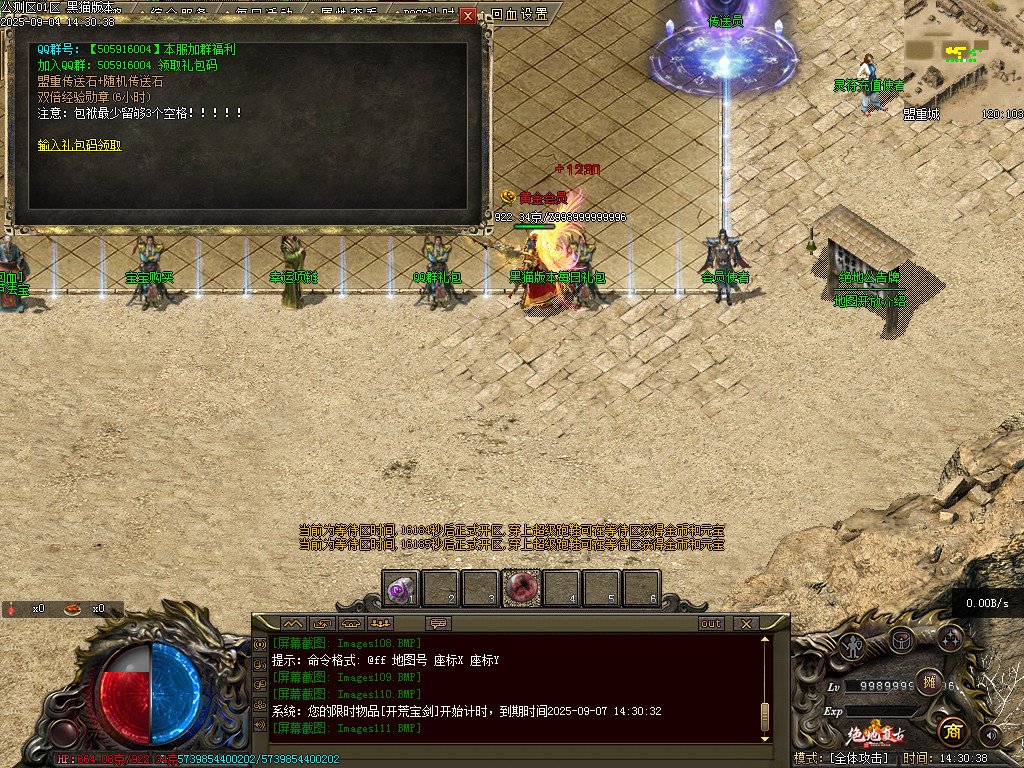
Task: Open the 回血设置 heal settings tab
Action: tap(520, 15)
